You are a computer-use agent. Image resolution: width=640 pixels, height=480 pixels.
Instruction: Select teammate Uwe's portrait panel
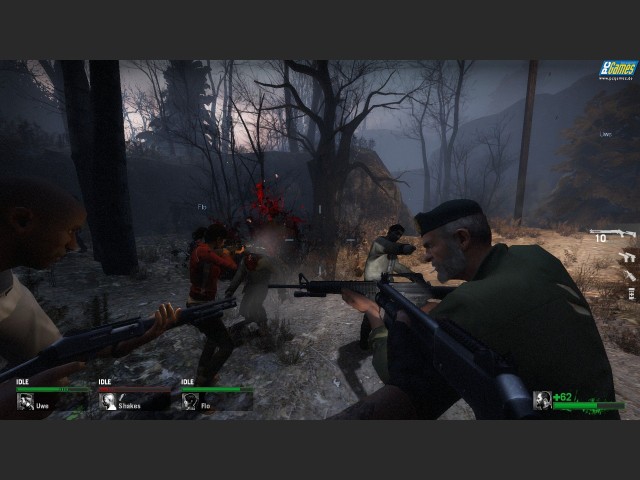(27, 402)
